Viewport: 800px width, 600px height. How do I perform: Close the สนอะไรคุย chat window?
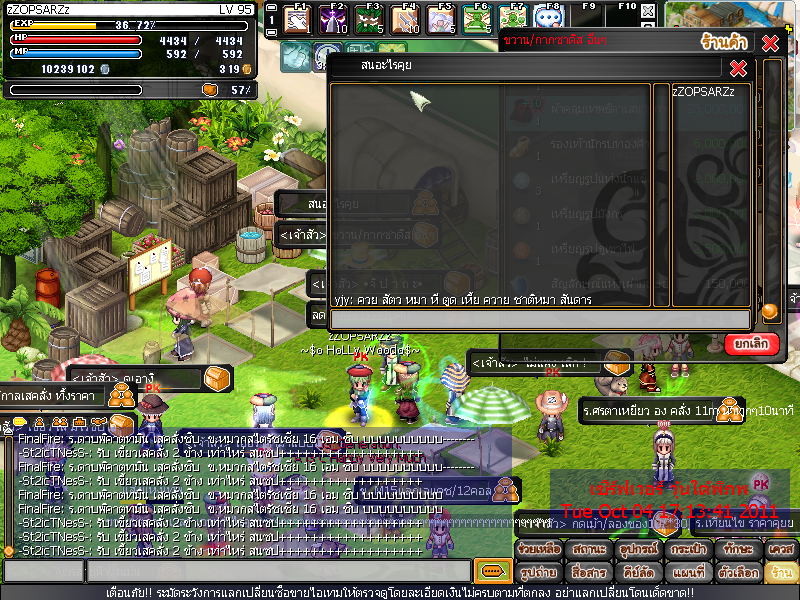coord(738,68)
